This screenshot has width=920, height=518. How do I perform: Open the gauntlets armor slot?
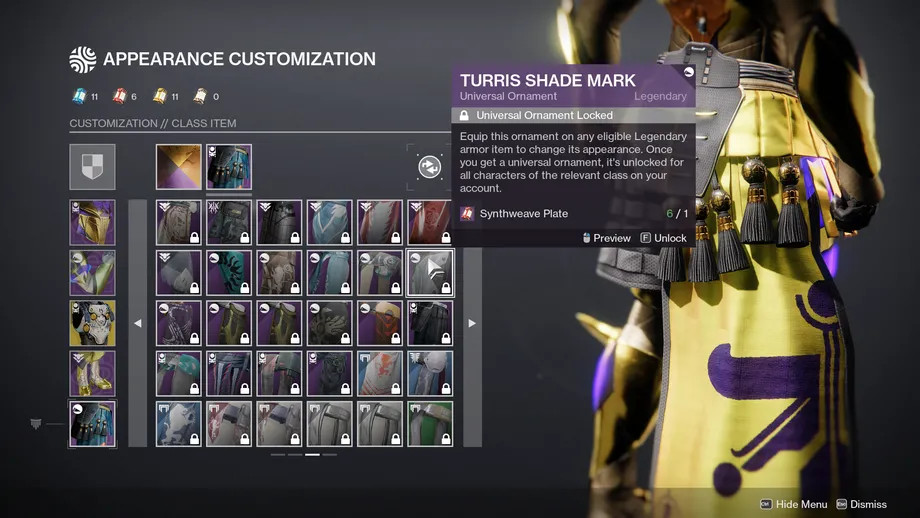tap(92, 273)
